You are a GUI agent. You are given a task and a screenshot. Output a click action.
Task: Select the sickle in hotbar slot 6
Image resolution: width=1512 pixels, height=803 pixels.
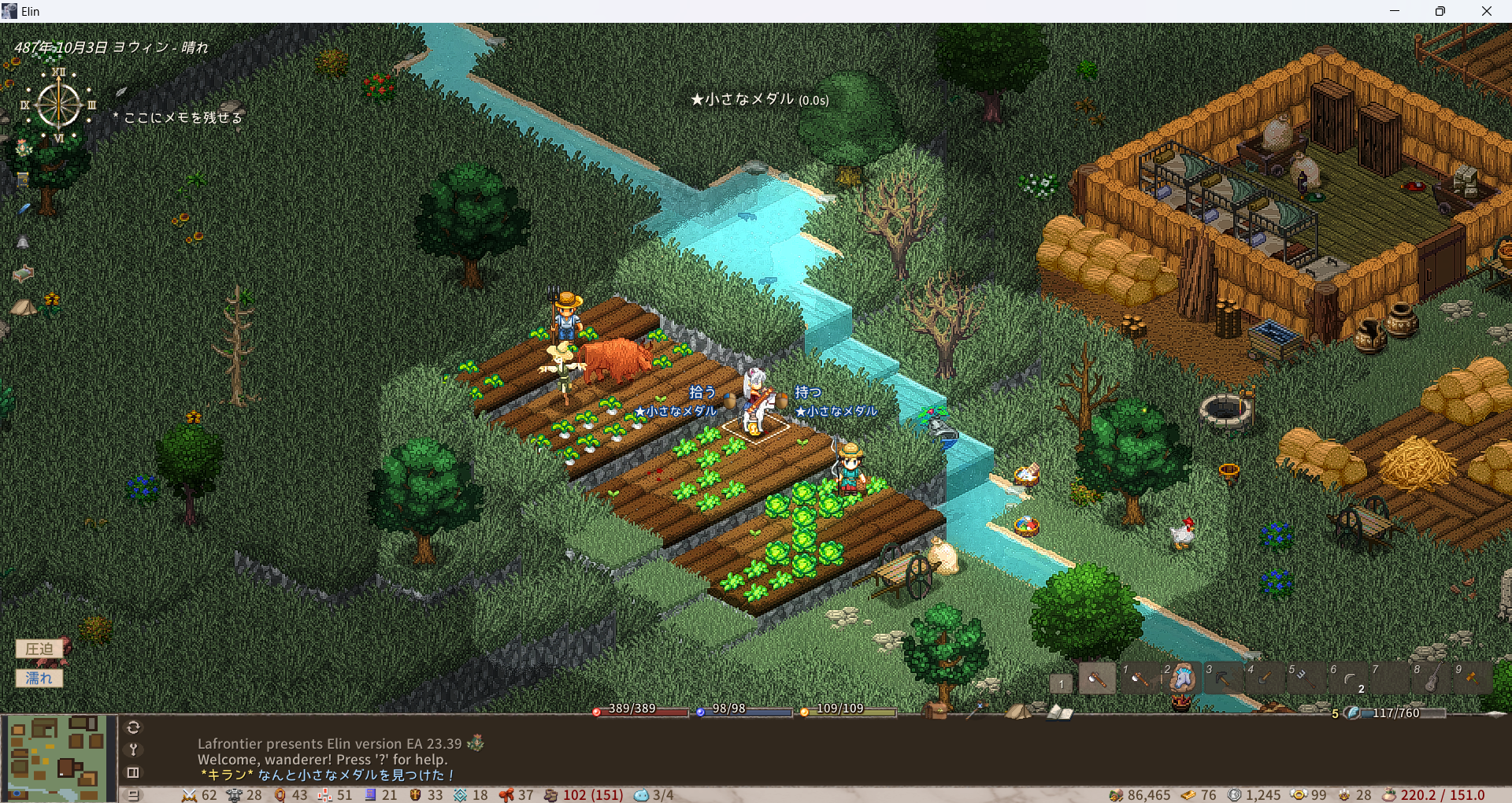1348,679
